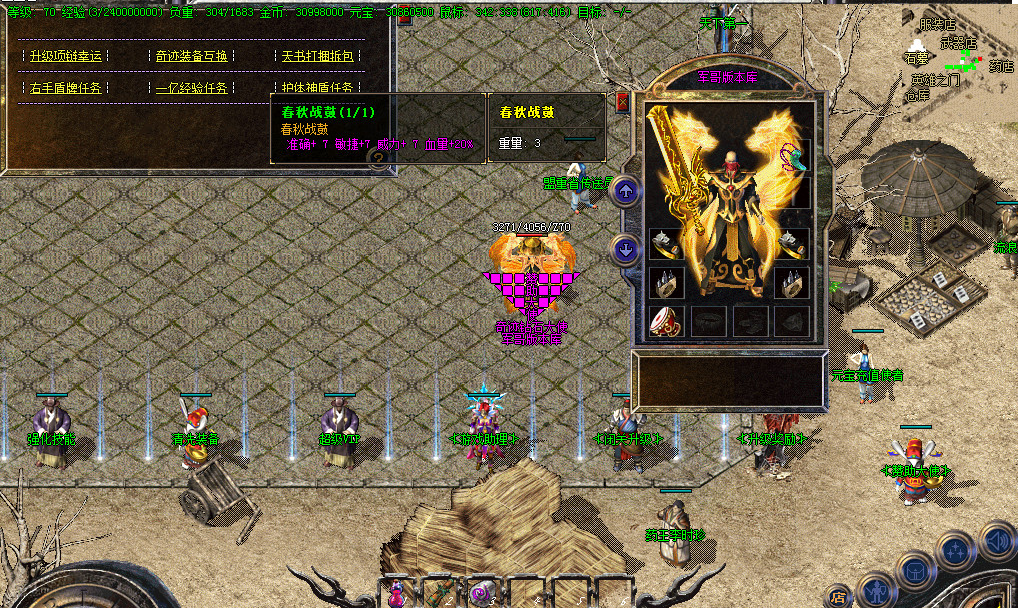This screenshot has width=1018, height=608.
Task: Select the 一亿经验任务 quest link
Action: 192,88
